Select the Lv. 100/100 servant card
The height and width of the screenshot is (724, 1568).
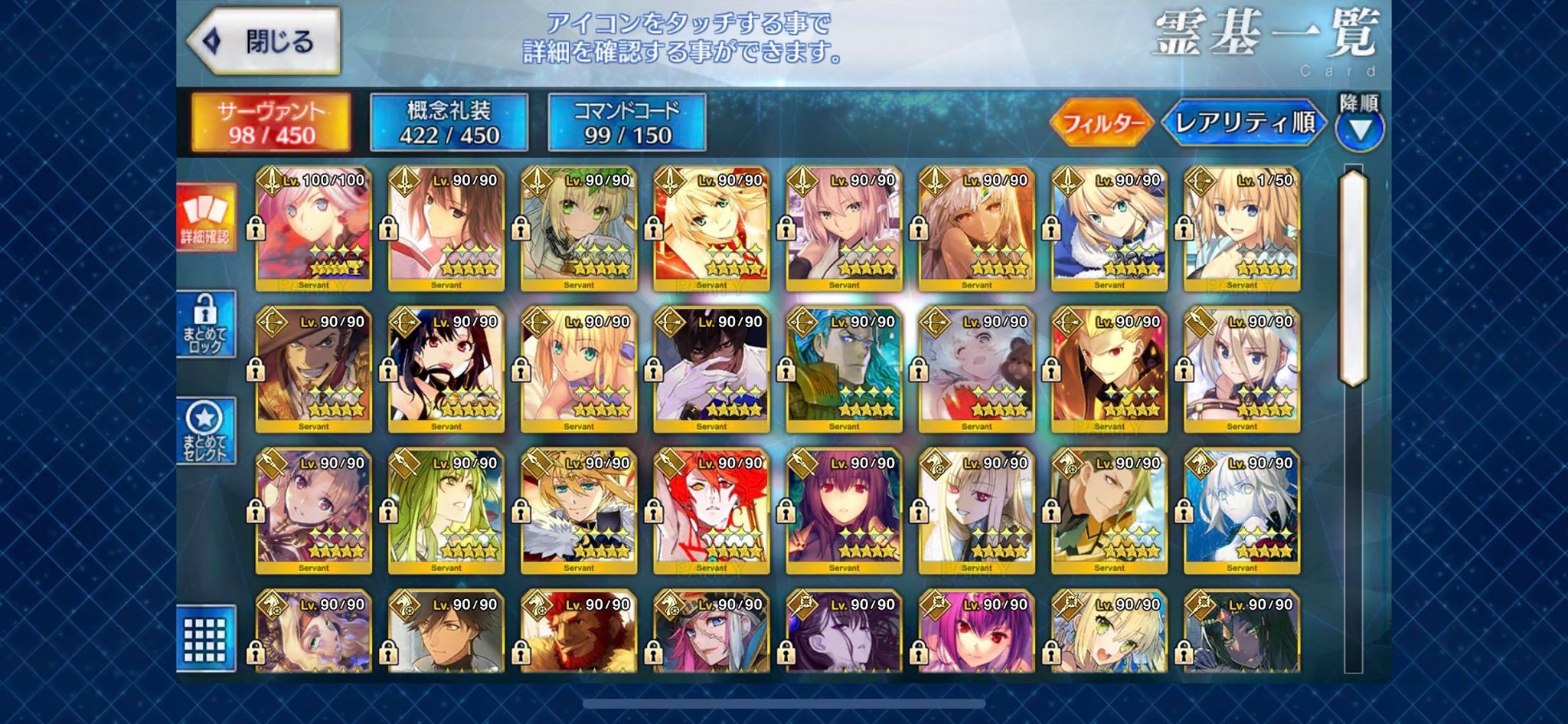(314, 228)
